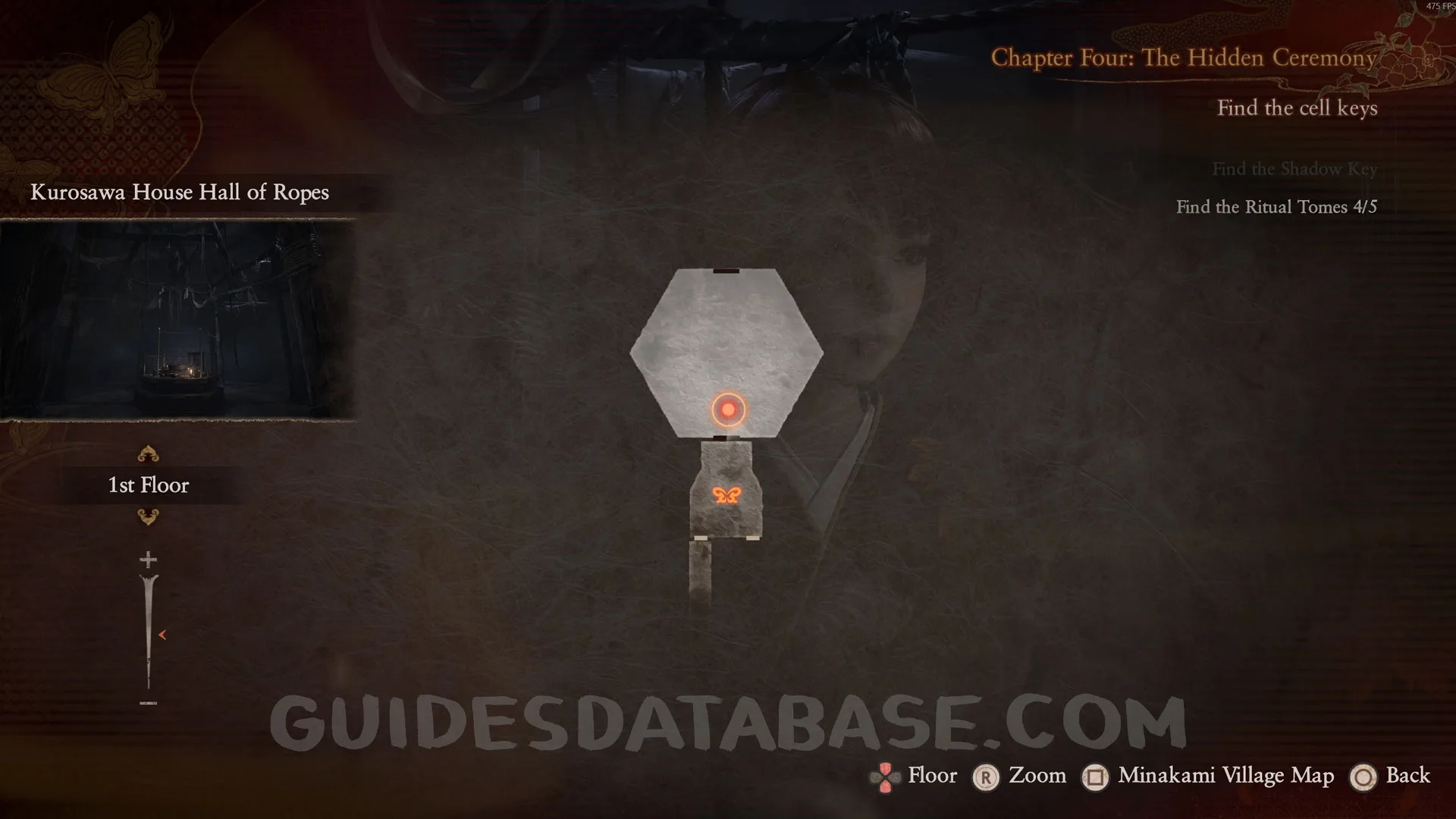Zoom in with the plus sign
Image resolution: width=1456 pixels, height=819 pixels.
(148, 560)
